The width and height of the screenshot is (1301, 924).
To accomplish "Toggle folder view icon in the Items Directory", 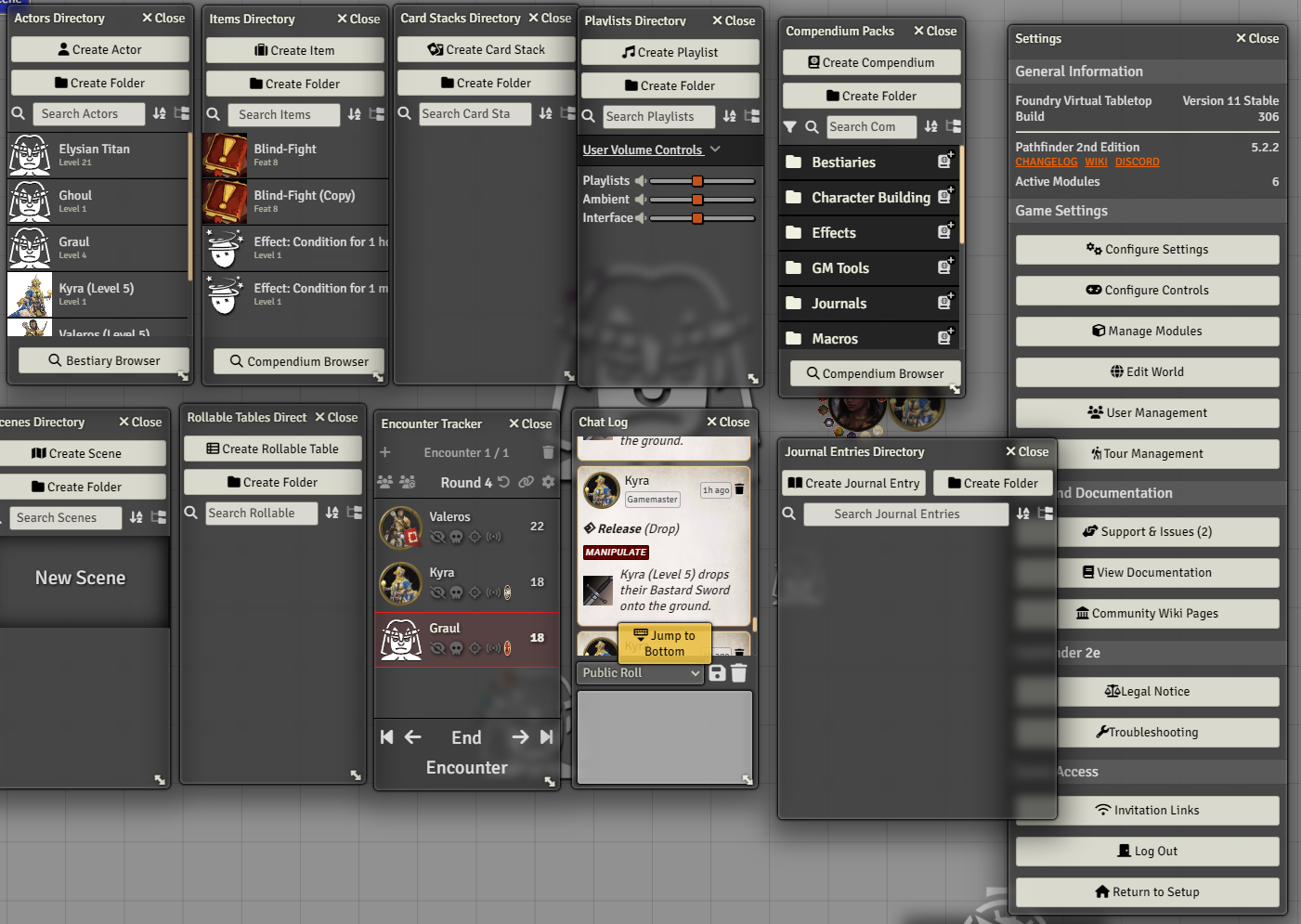I will tap(376, 114).
